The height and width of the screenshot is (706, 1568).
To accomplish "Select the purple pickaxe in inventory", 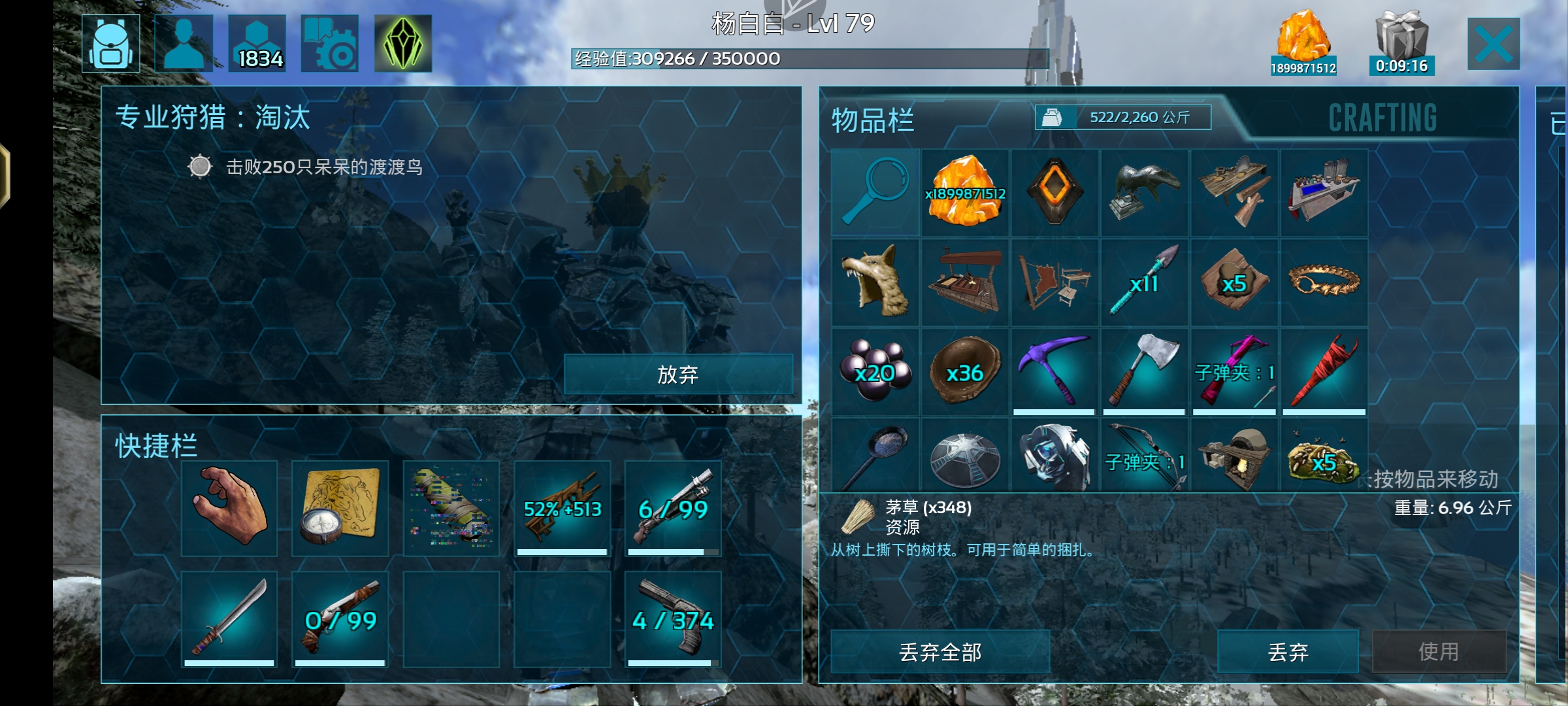I will (1054, 372).
